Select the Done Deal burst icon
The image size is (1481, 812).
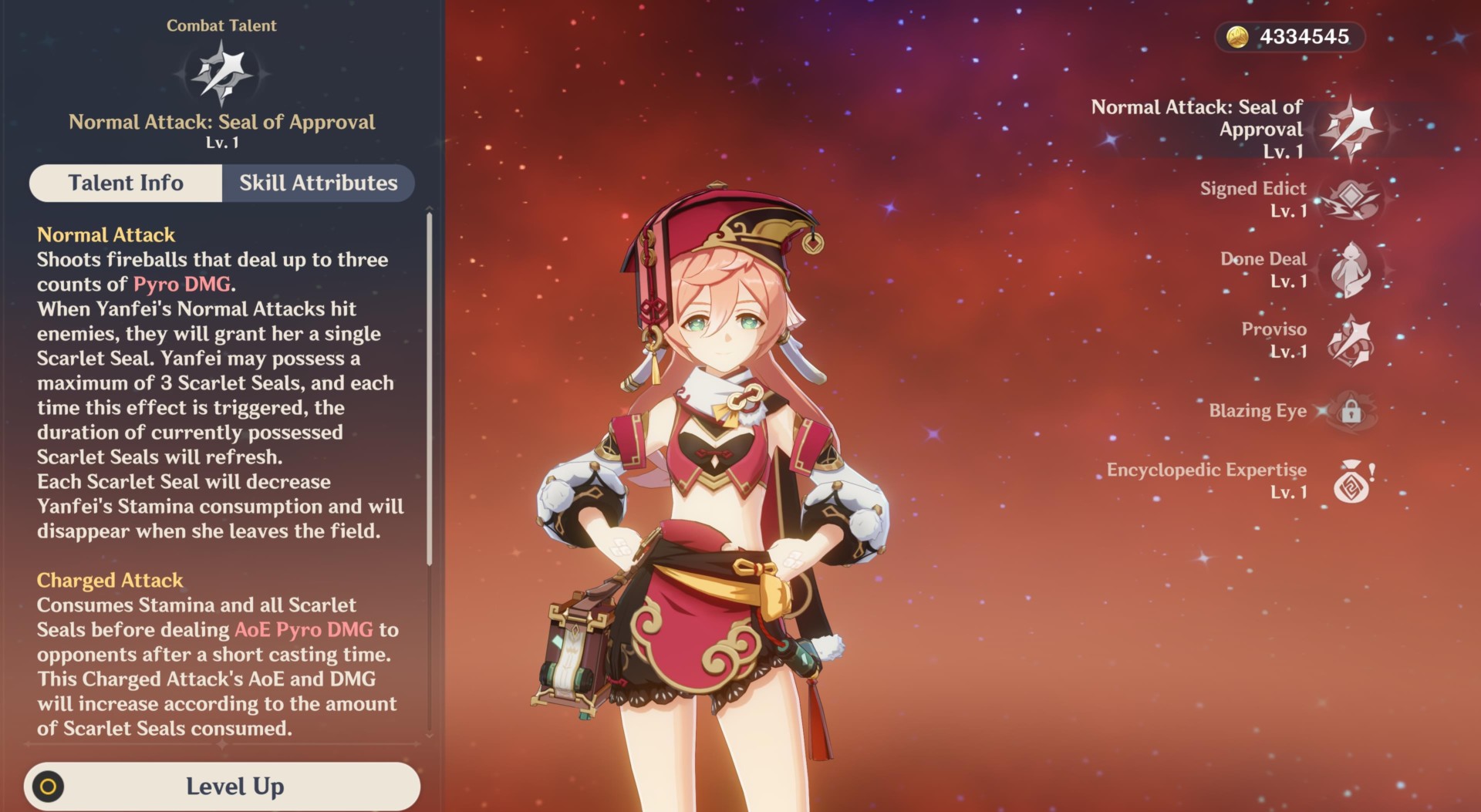pyautogui.click(x=1348, y=271)
